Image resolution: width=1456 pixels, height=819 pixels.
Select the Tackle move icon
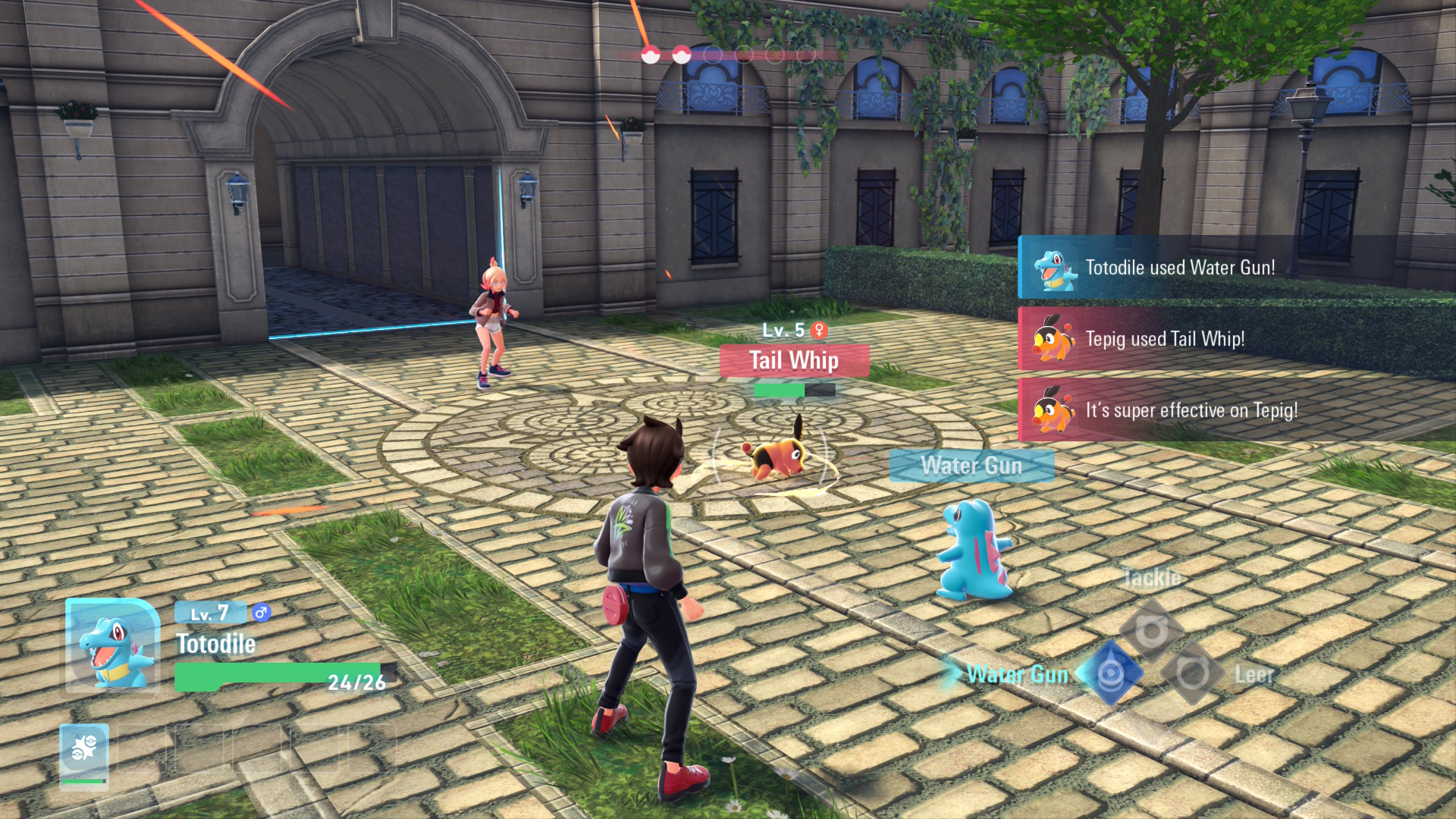pyautogui.click(x=1151, y=630)
